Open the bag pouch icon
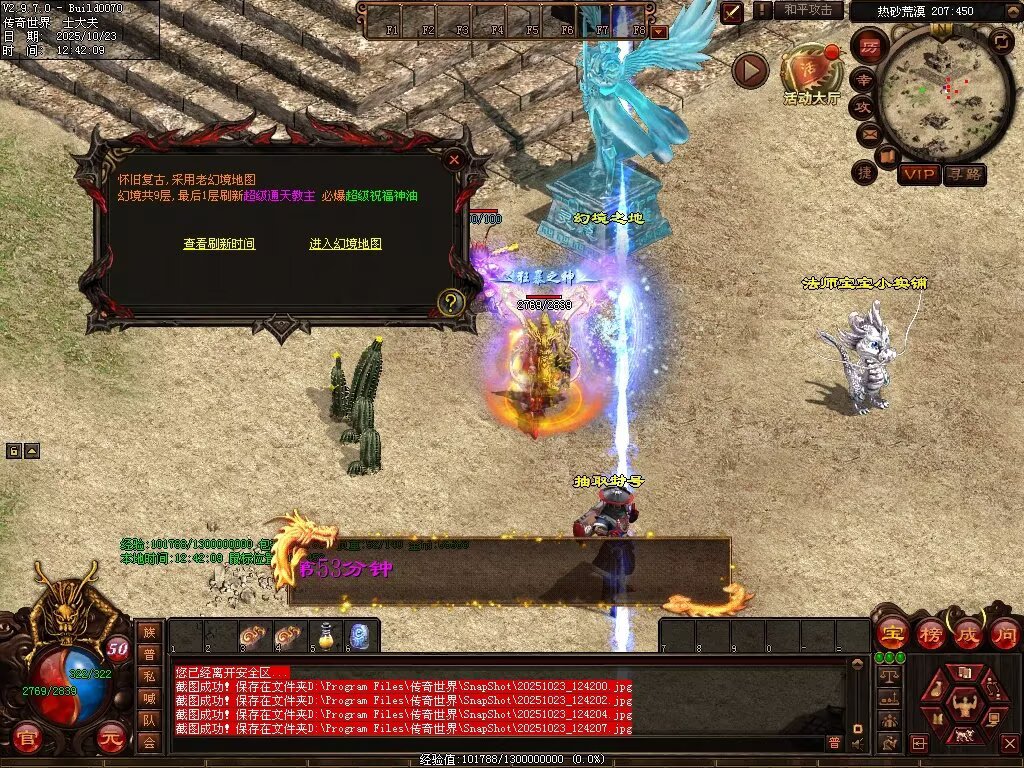The width and height of the screenshot is (1024, 768). point(937,690)
